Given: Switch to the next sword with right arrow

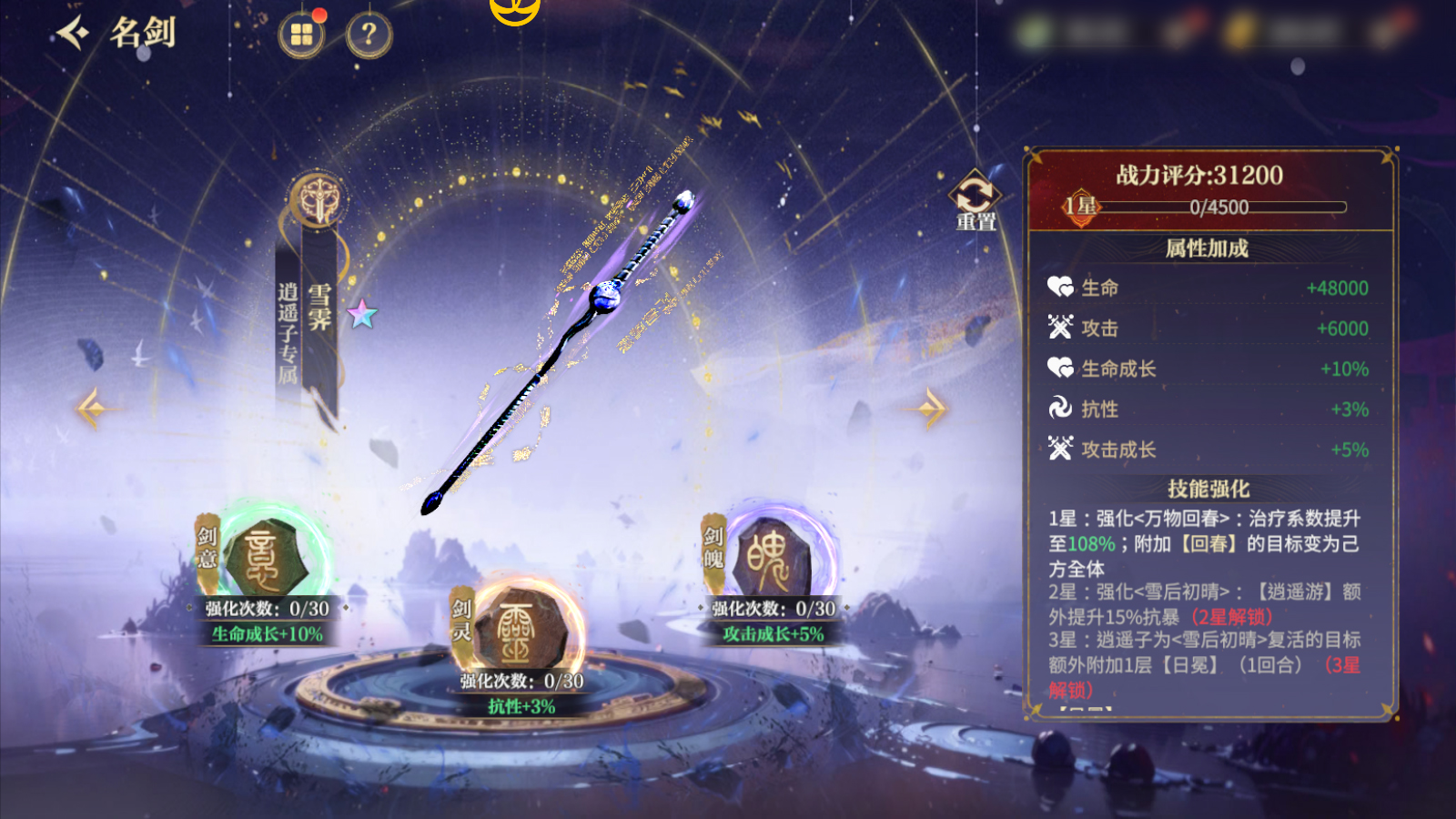Looking at the screenshot, I should click(931, 409).
